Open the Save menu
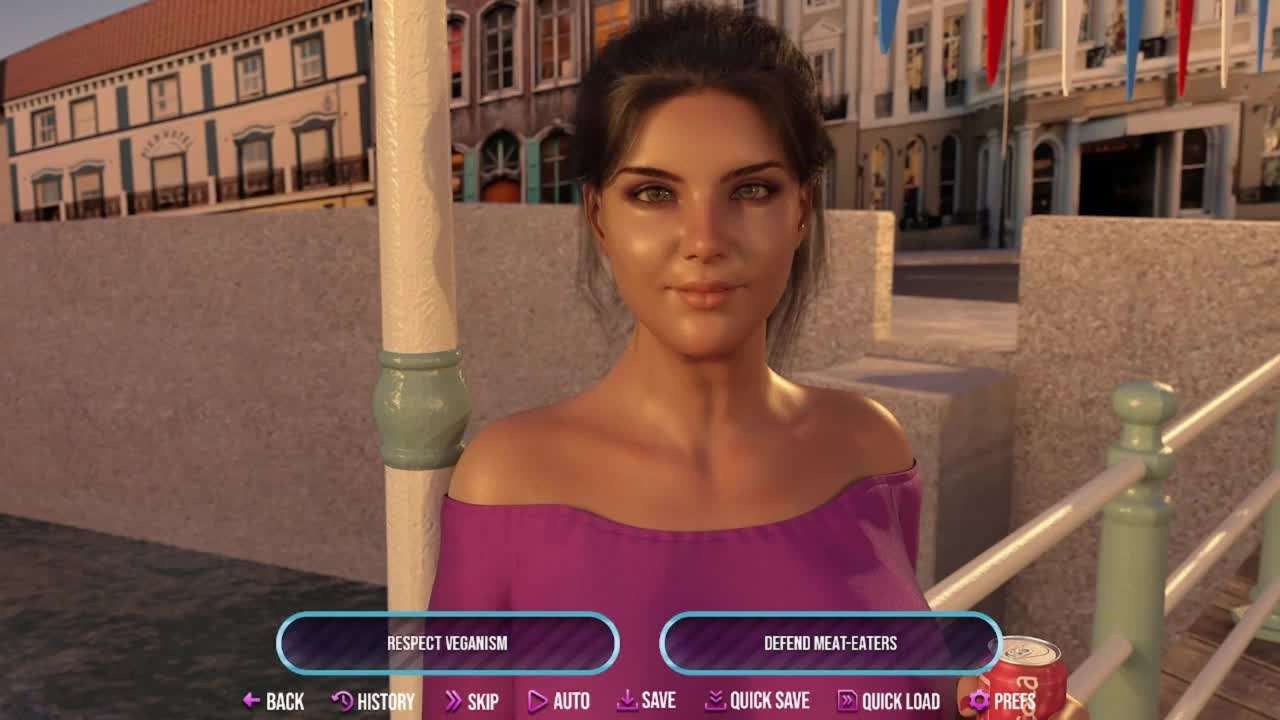Screen dimensions: 1280x720 pyautogui.click(x=646, y=701)
